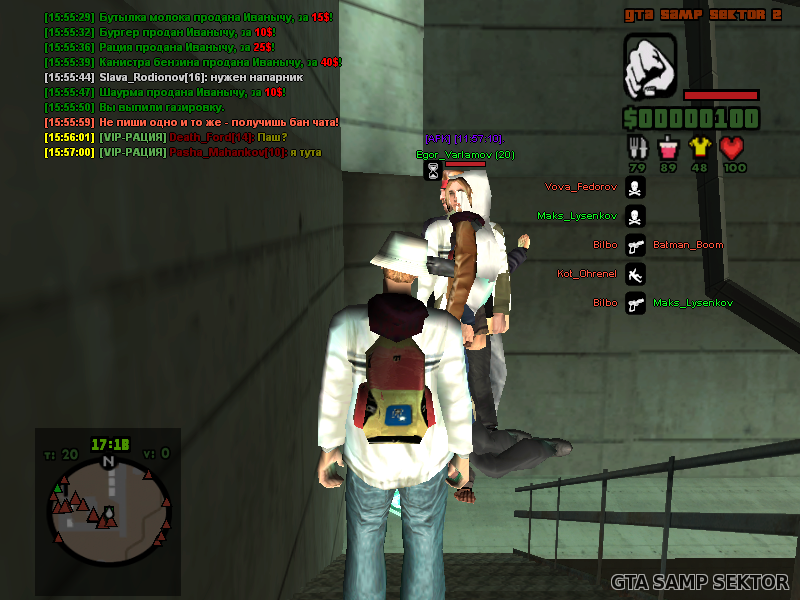Select the pistol icon next to Batman_Boom
This screenshot has height=600, width=800.
pos(635,245)
